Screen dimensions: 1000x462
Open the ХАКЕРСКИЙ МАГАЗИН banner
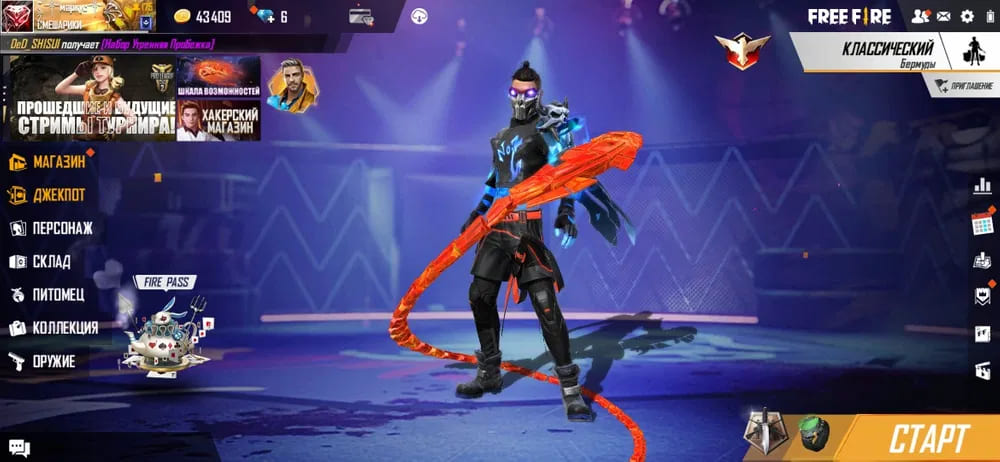218,120
